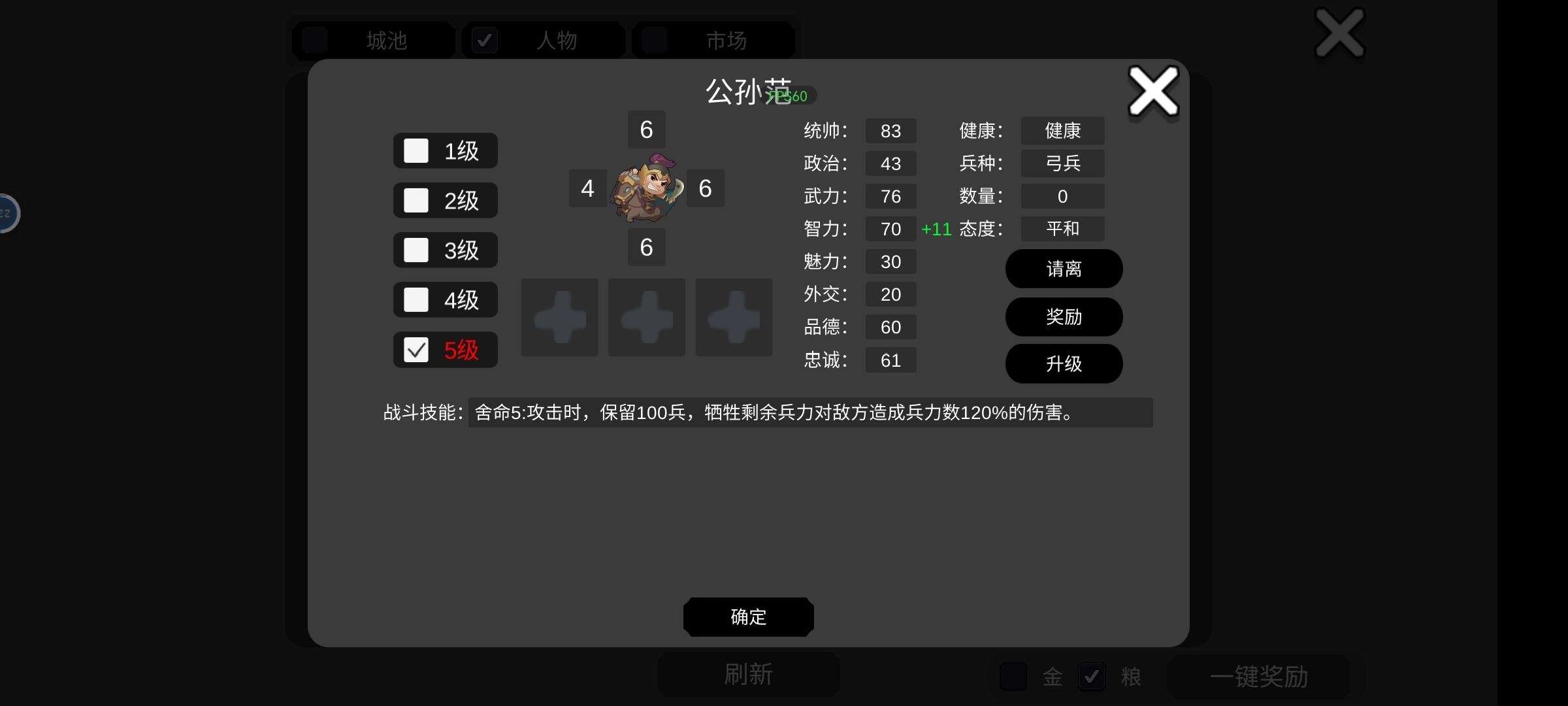The width and height of the screenshot is (1568, 706).
Task: Click the 舍命5 skill description bar
Action: tap(810, 412)
